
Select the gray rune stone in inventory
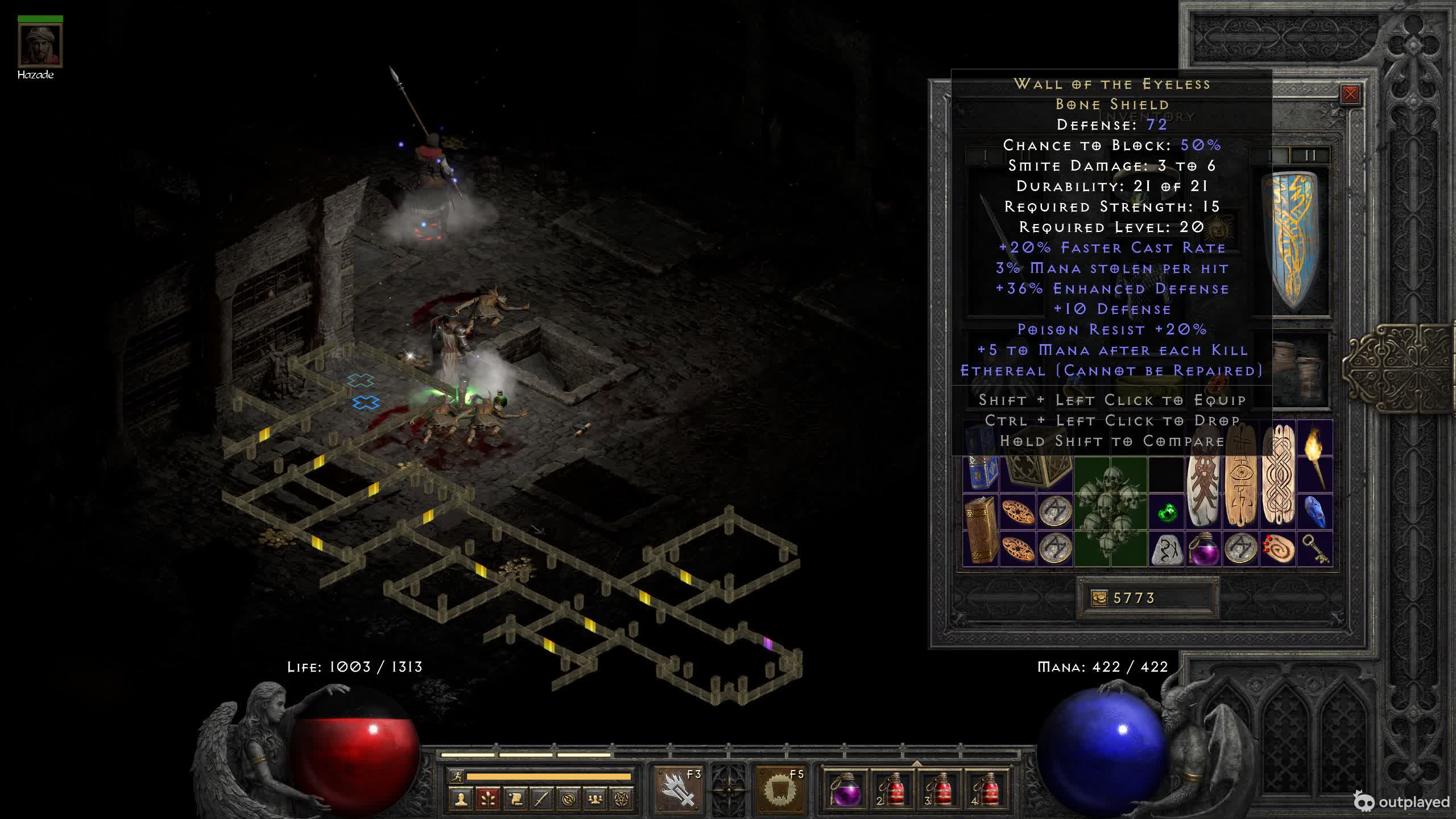tap(1167, 549)
